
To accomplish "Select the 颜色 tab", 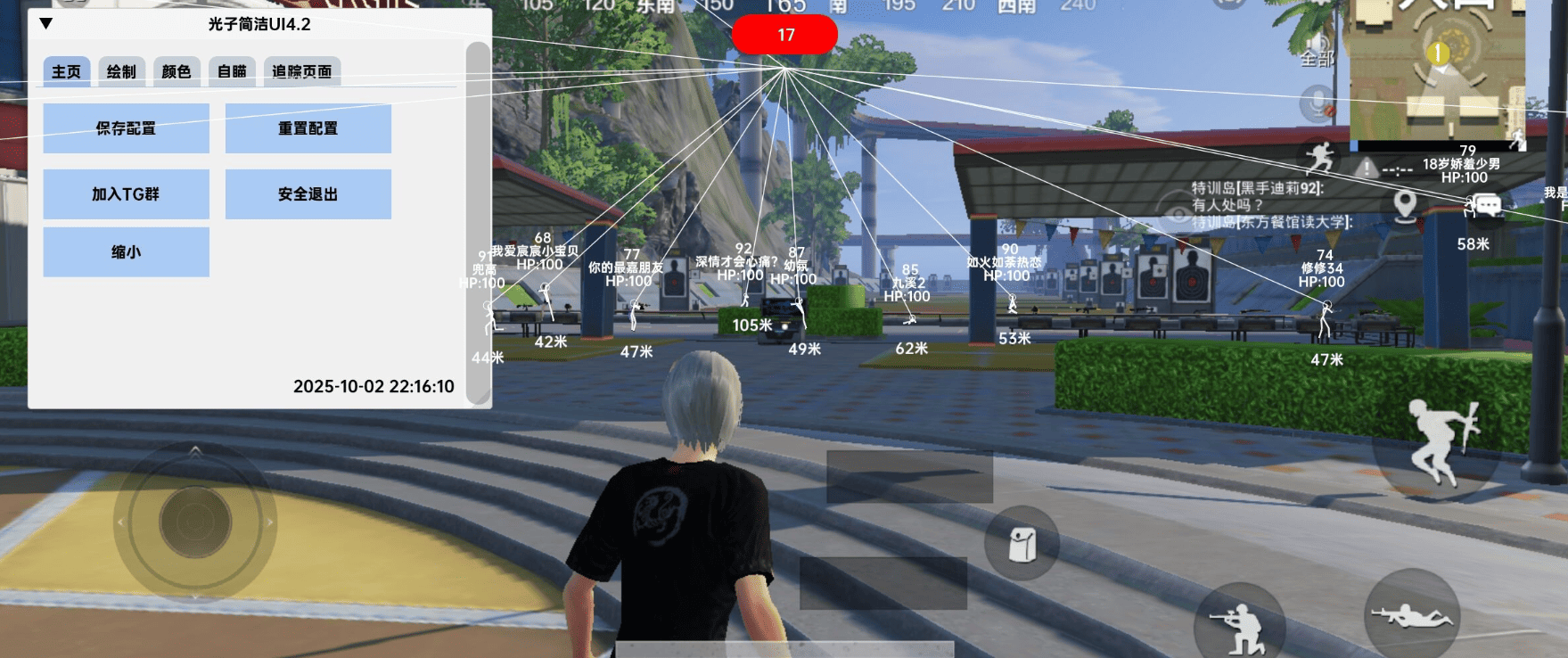I will (x=177, y=71).
